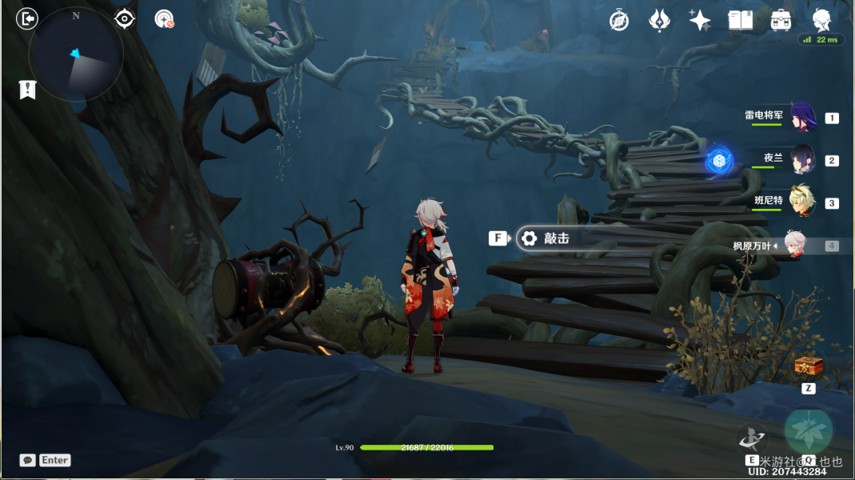Open the Paimon menu portrait icon
This screenshot has width=855, height=480.
[822, 20]
